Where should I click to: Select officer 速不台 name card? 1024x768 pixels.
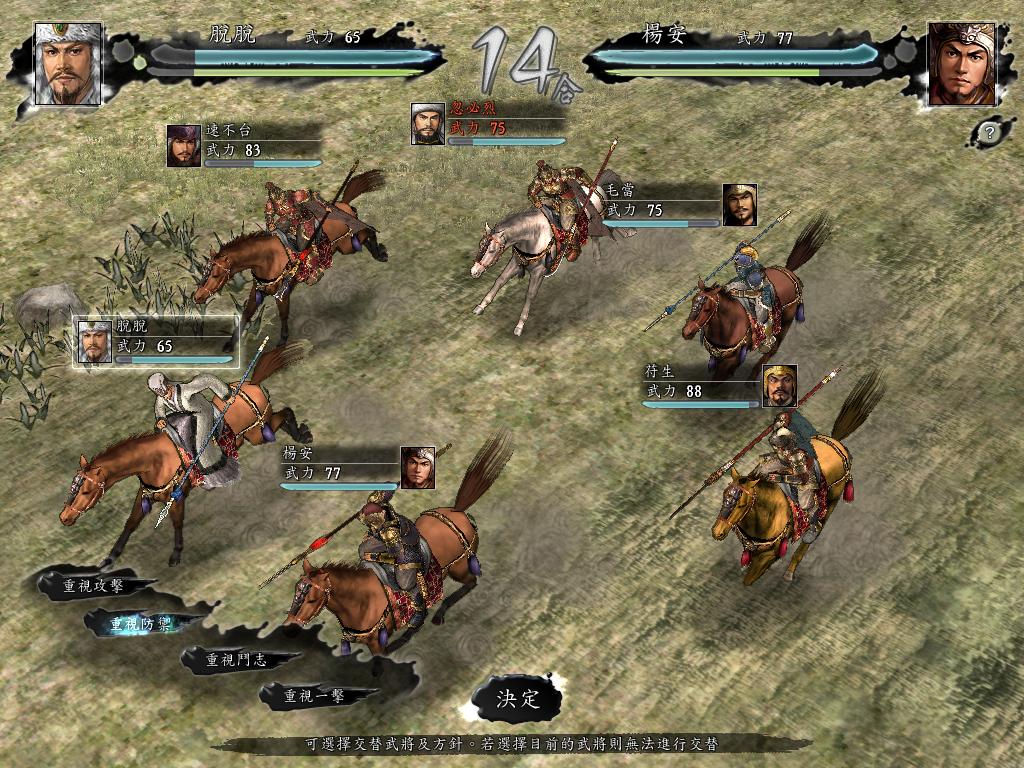244,146
